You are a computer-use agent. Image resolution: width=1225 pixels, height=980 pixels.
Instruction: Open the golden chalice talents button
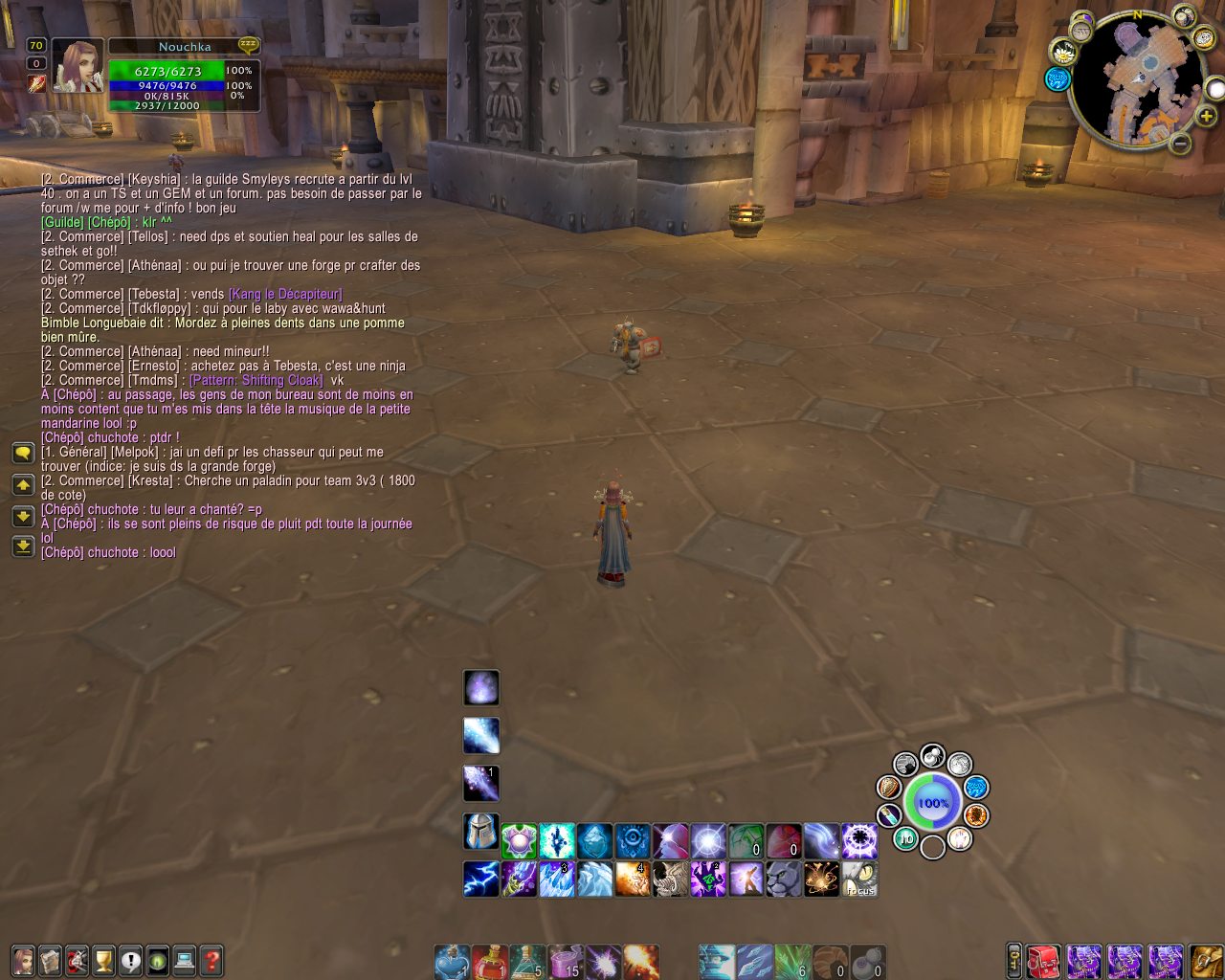(103, 960)
